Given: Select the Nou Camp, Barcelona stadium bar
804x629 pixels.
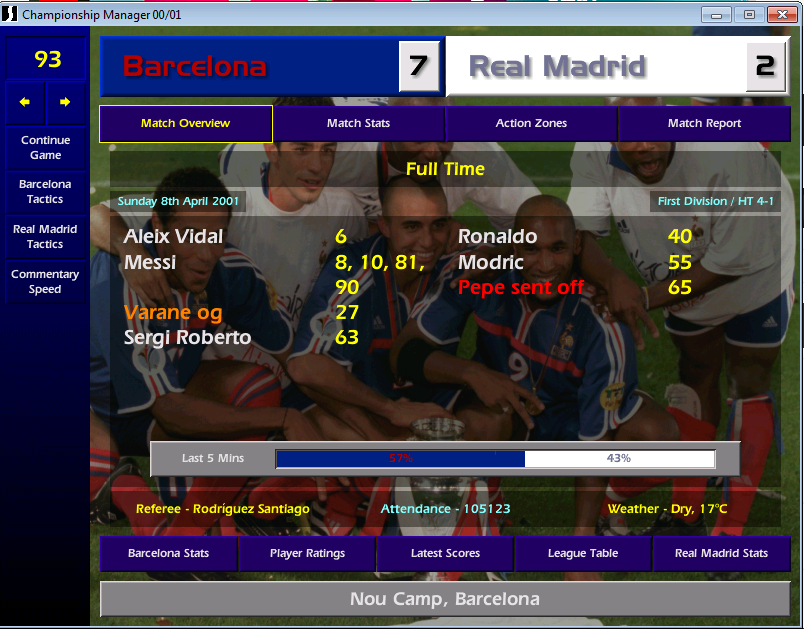Looking at the screenshot, I should tap(444, 599).
